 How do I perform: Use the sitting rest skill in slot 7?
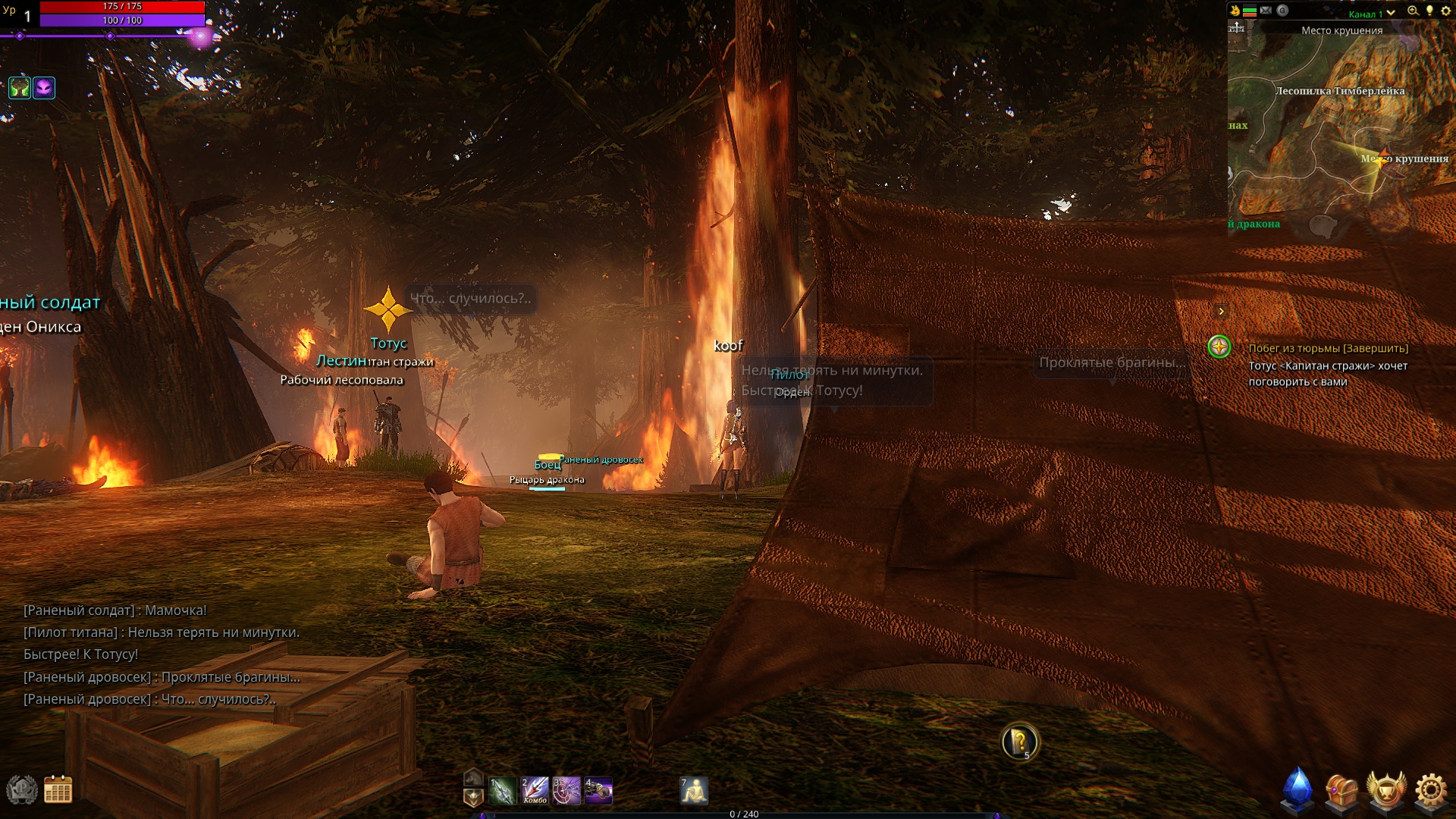(694, 791)
